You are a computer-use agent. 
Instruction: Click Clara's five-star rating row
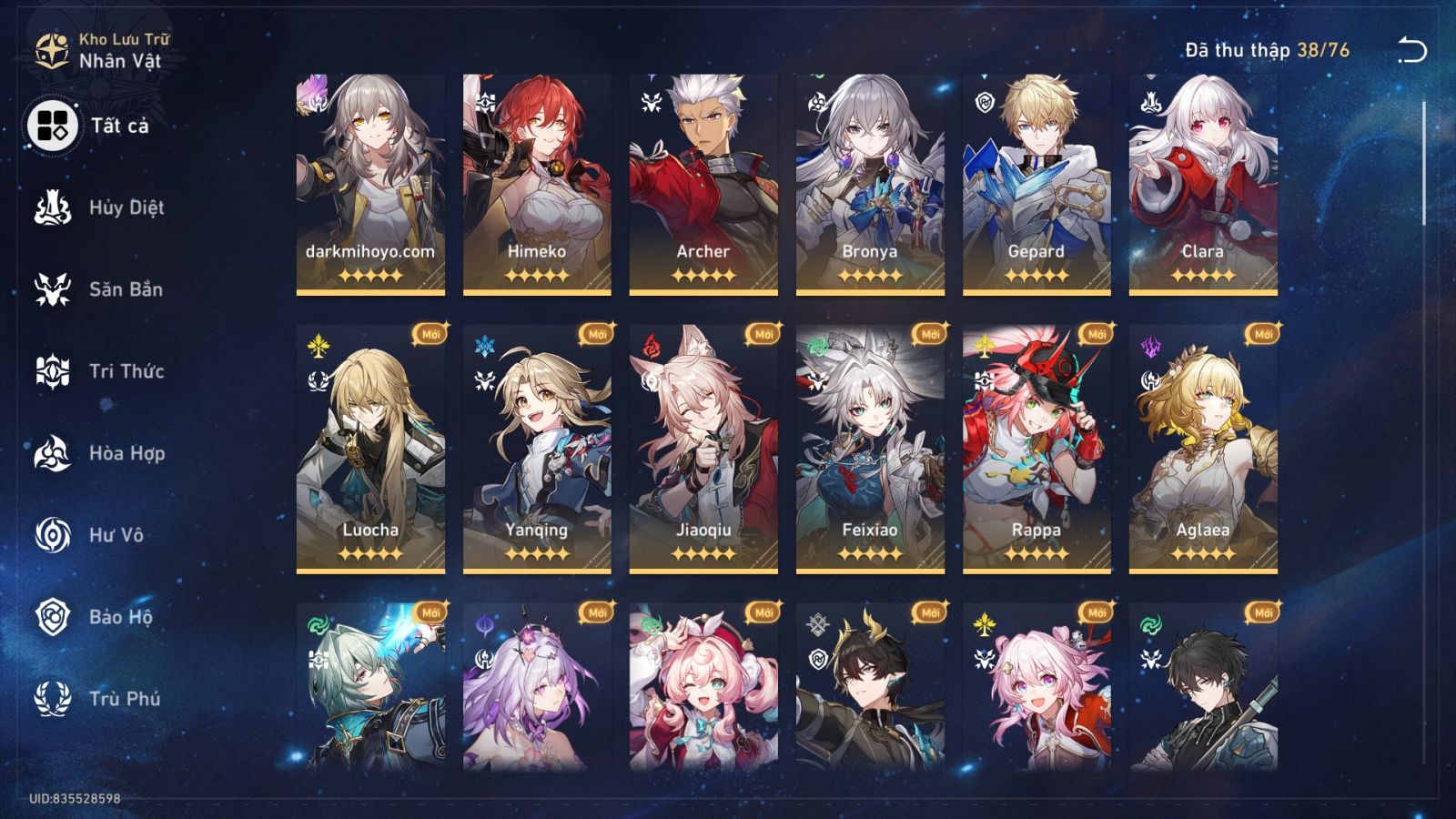1202,277
